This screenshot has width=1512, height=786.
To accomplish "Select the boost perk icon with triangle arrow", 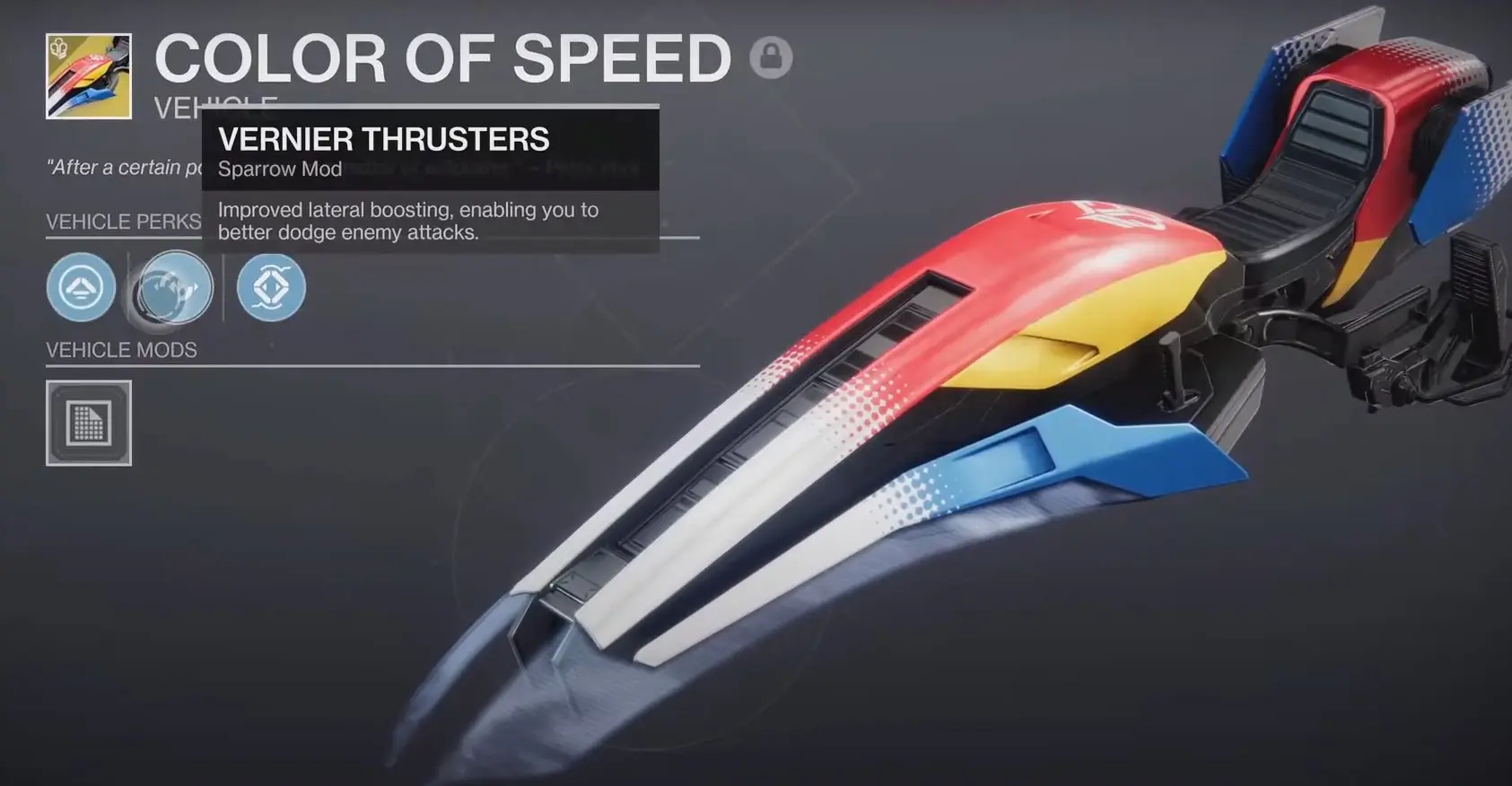I will click(81, 287).
